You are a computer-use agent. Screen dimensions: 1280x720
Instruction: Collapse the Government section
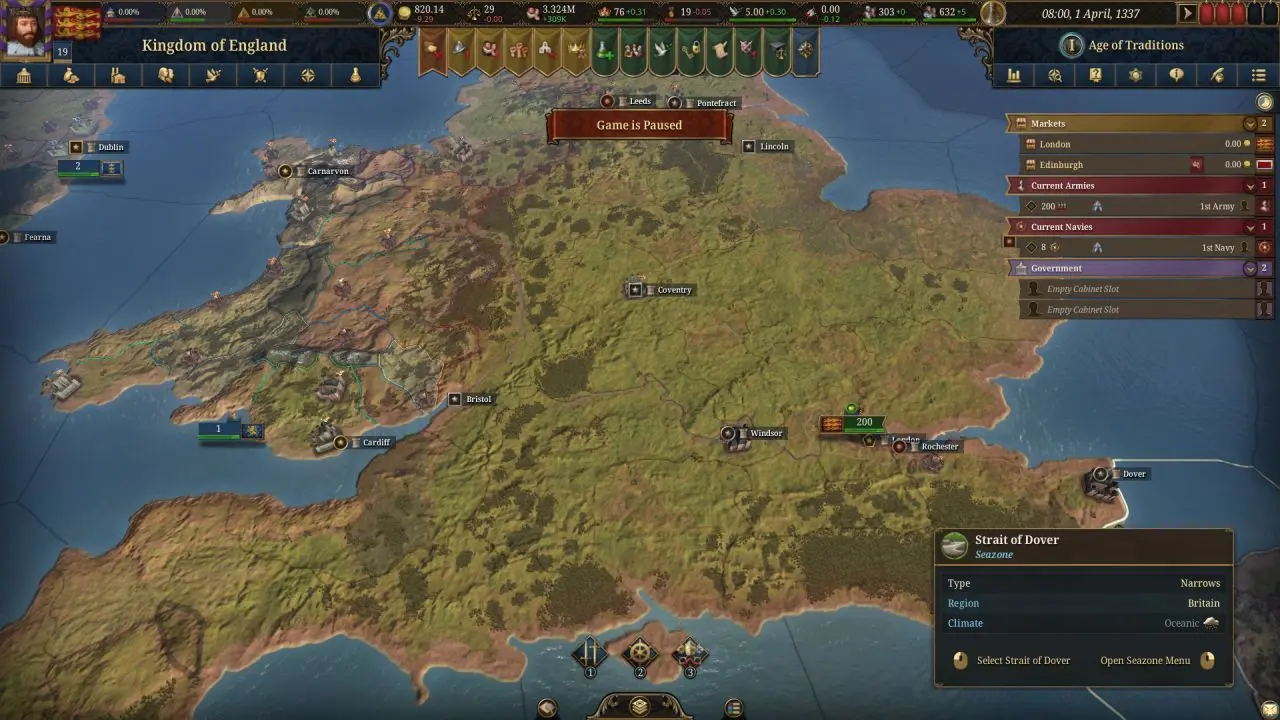[x=1249, y=268]
